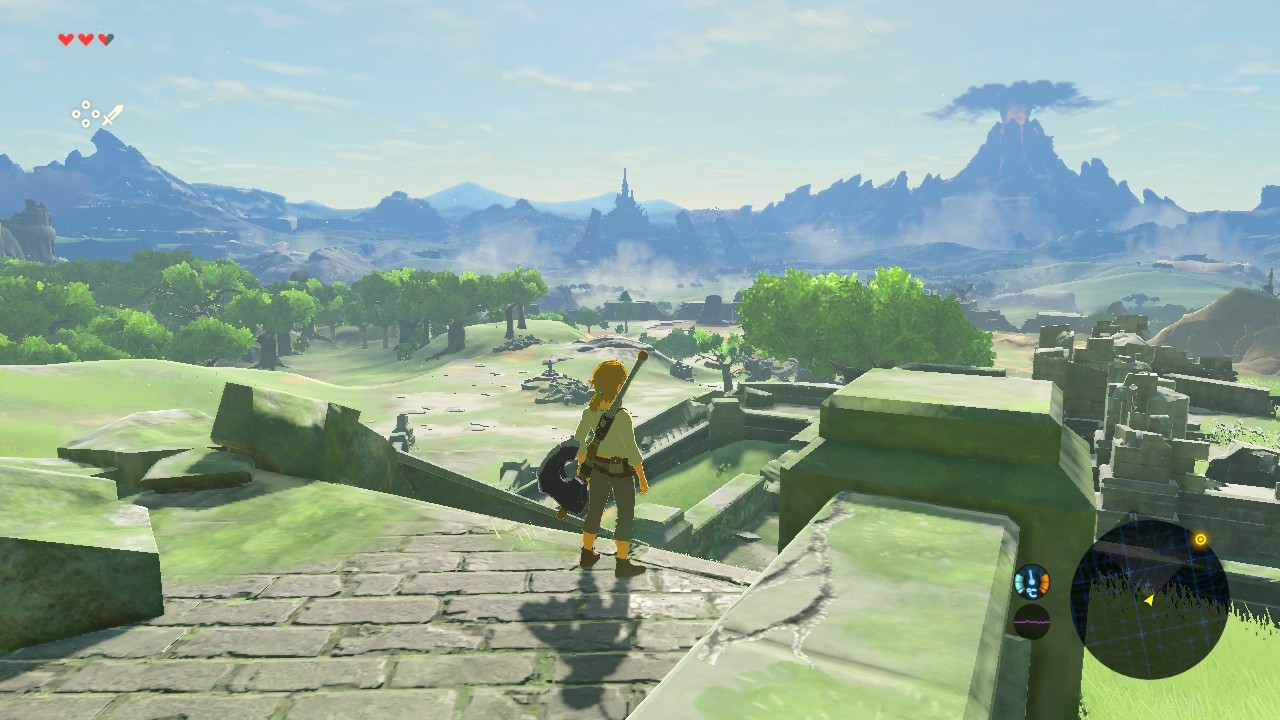
Task: Click the sword quick-select icon
Action: coord(111,114)
